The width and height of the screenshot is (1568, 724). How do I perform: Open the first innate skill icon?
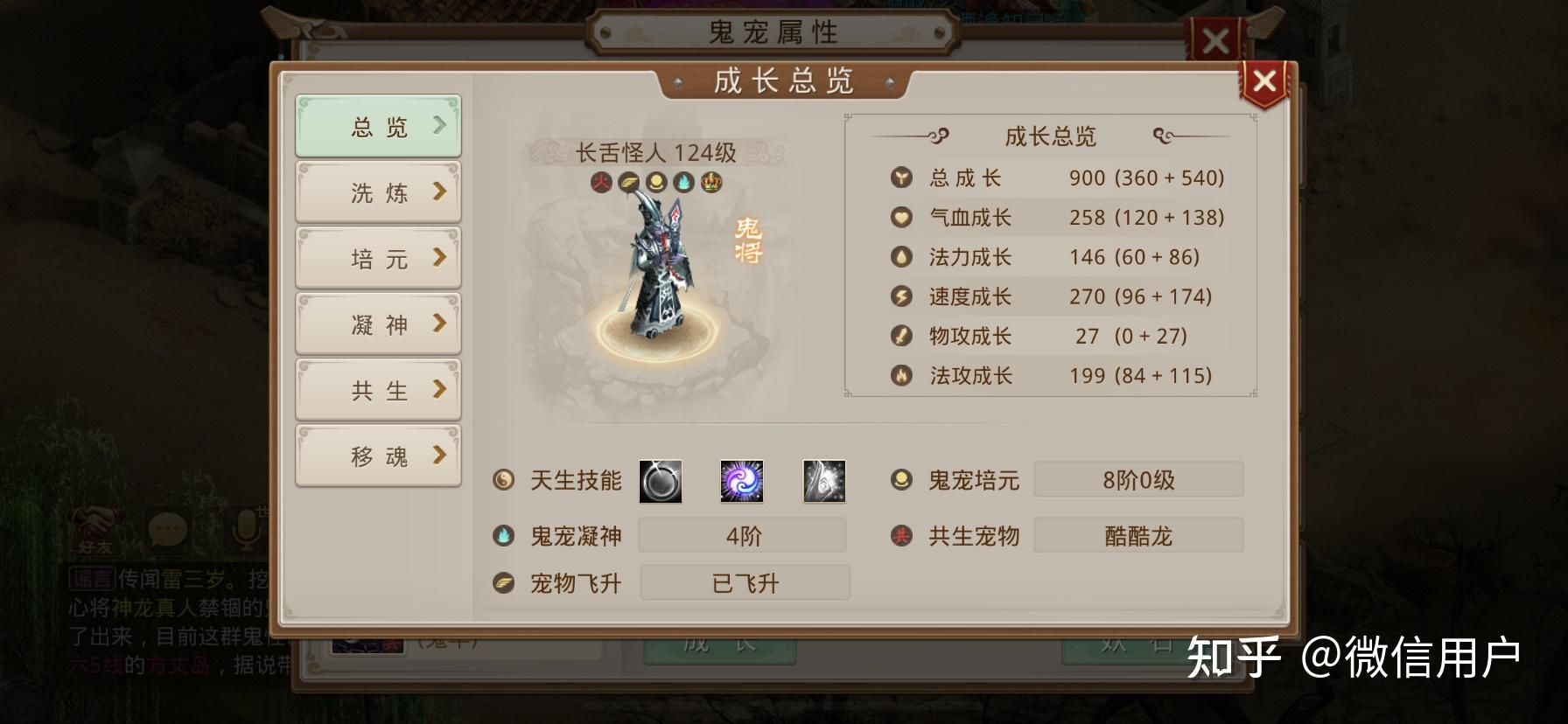(662, 482)
